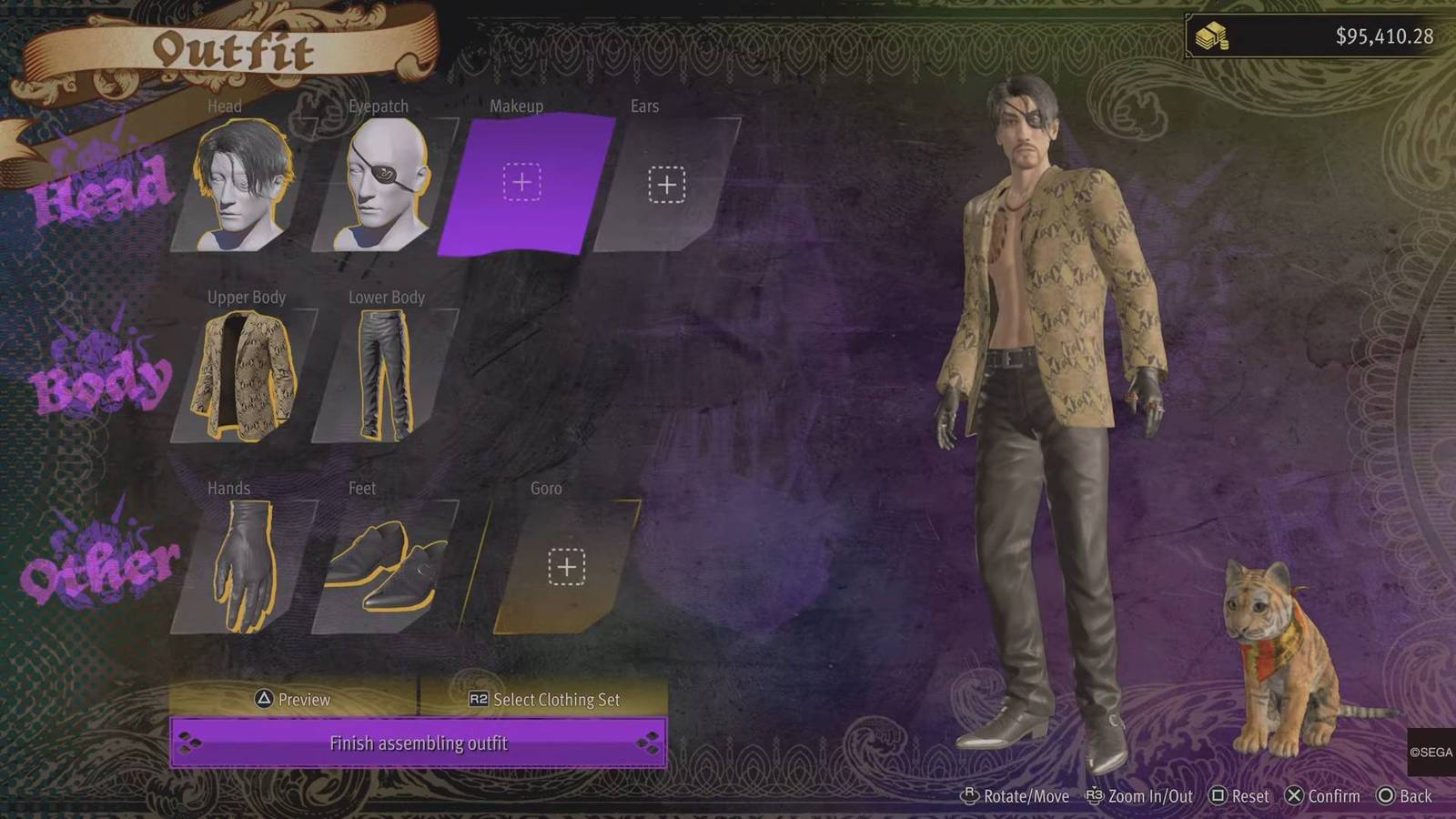Click Reset at the bottom bar

(x=1241, y=796)
